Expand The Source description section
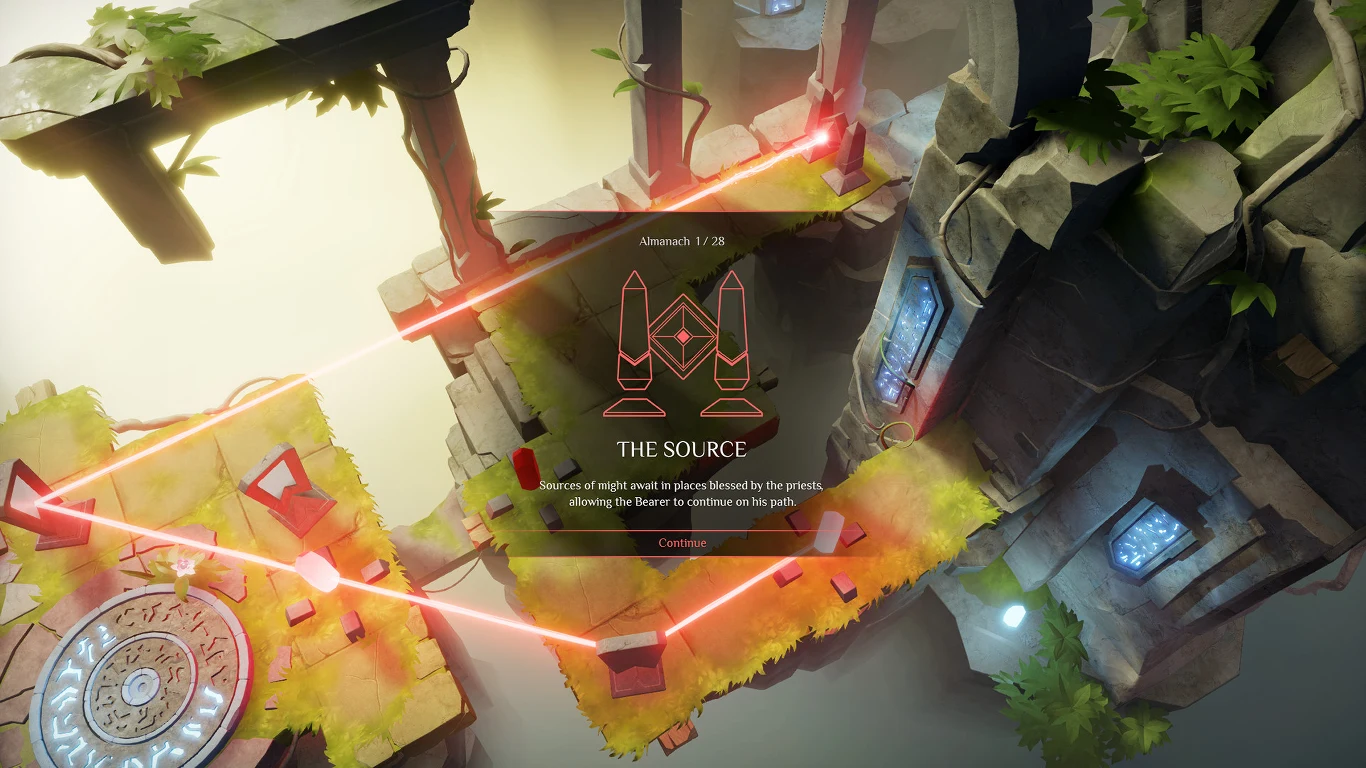This screenshot has height=768, width=1366. (x=683, y=490)
